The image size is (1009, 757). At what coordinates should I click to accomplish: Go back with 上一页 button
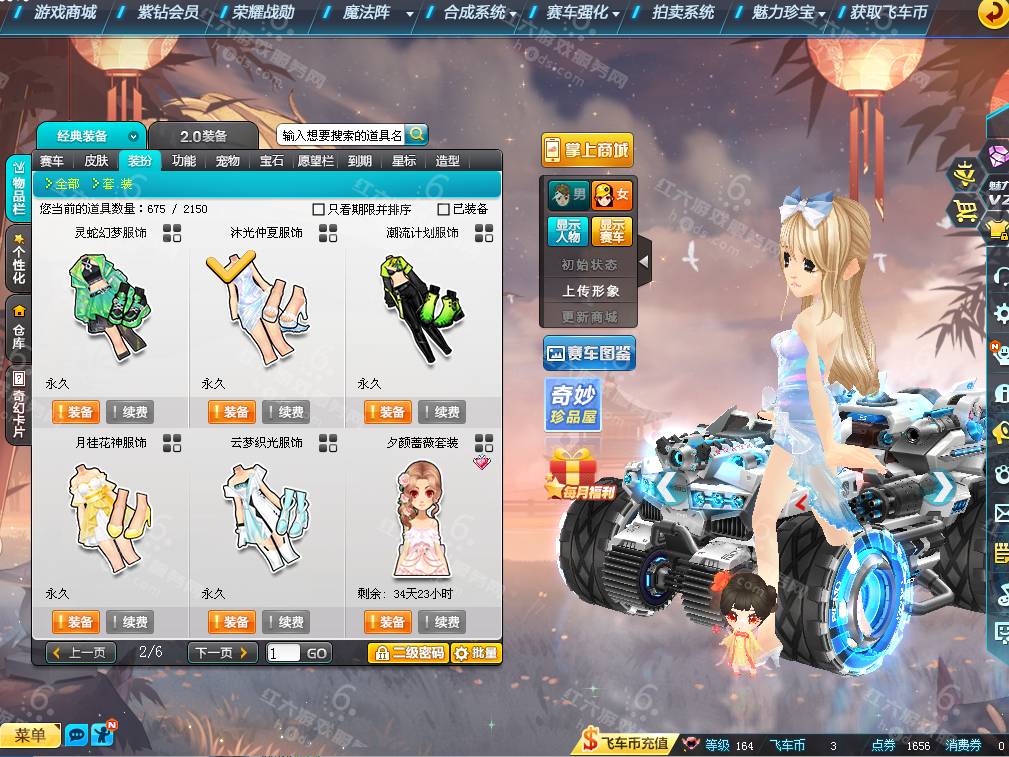coord(81,653)
